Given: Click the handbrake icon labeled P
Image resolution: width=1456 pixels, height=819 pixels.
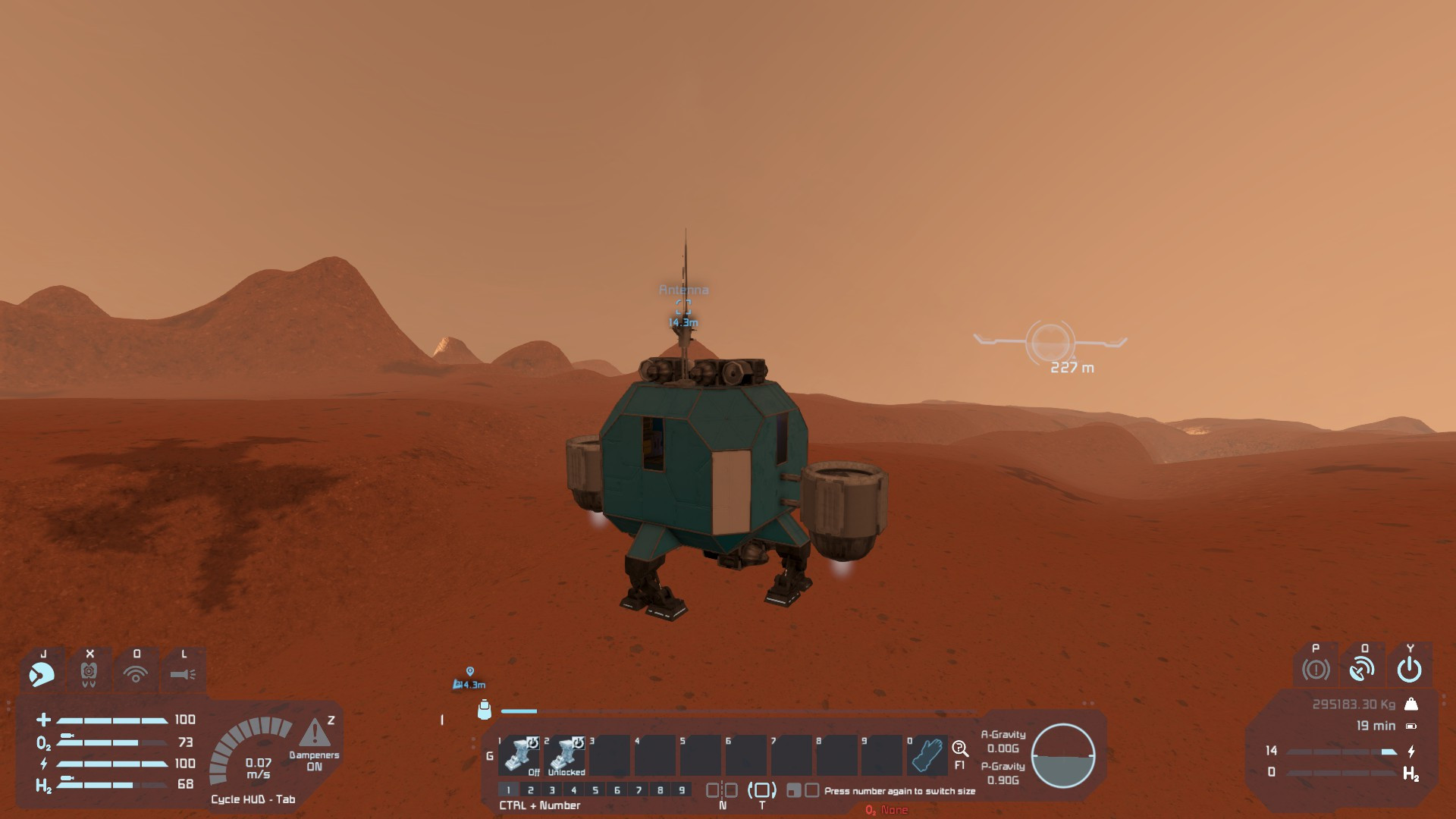Looking at the screenshot, I should [1316, 669].
